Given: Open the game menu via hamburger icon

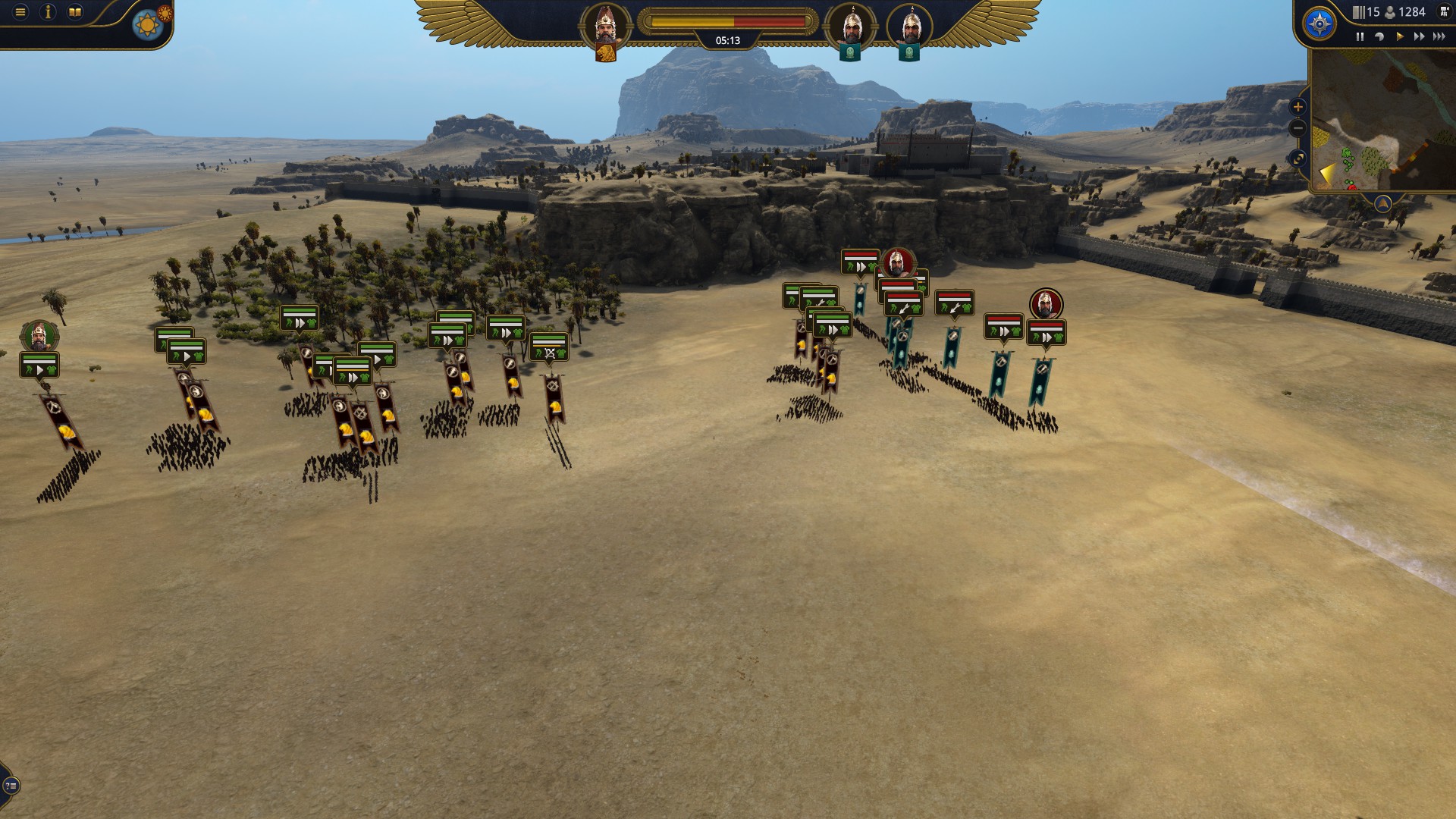Looking at the screenshot, I should click(19, 12).
